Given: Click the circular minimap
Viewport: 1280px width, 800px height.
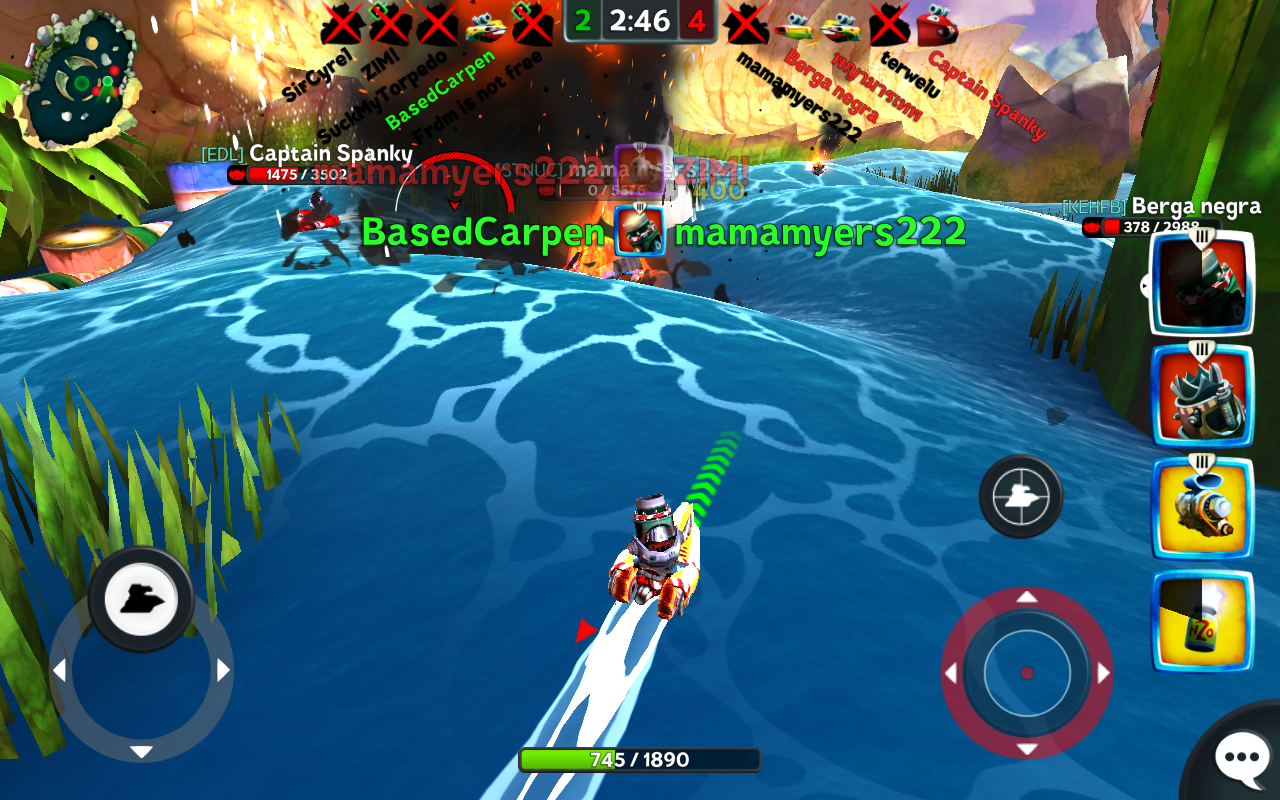Looking at the screenshot, I should coord(82,78).
